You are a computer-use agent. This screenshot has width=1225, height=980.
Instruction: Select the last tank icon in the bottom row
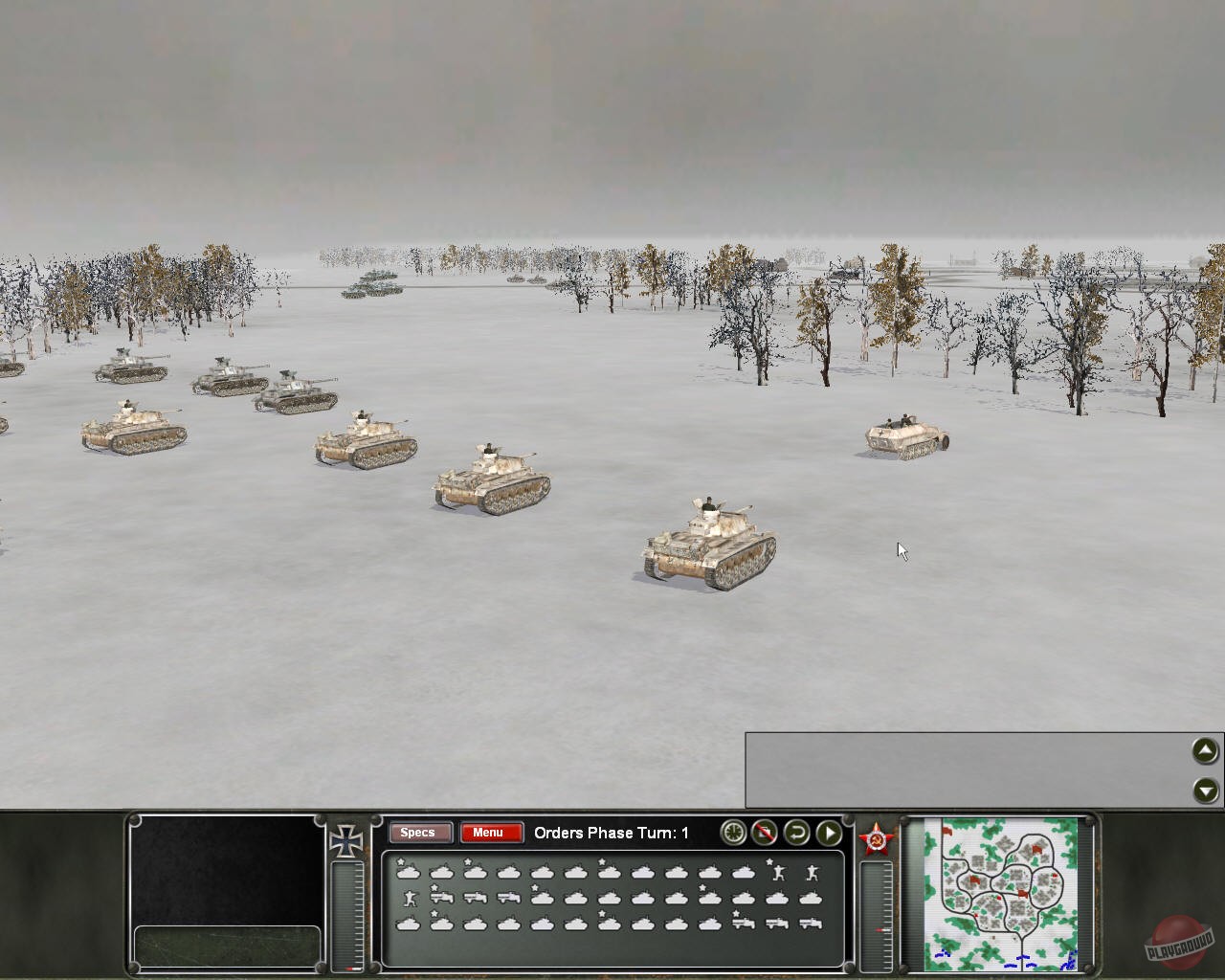point(712,924)
